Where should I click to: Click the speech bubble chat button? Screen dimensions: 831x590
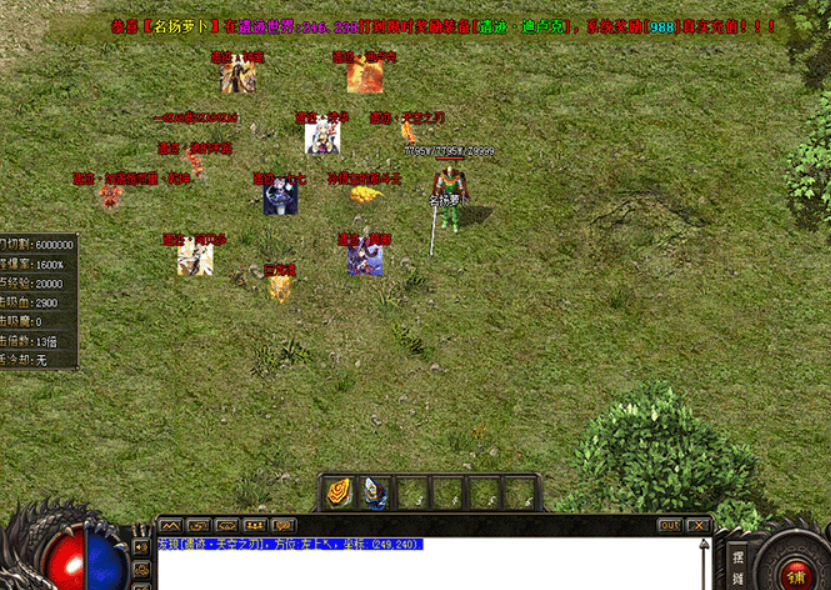(x=284, y=525)
